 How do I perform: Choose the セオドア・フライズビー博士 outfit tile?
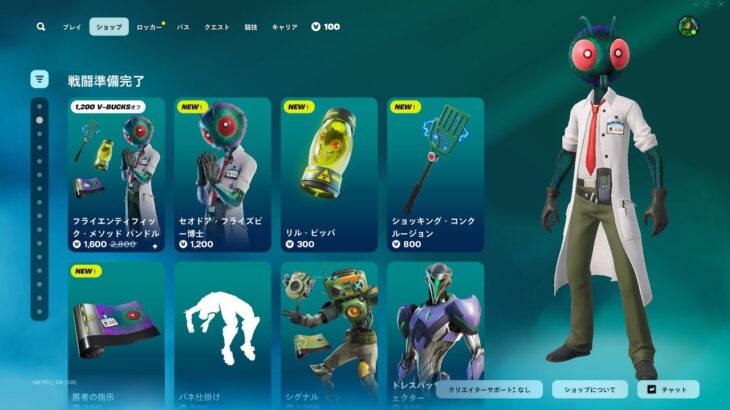222,174
